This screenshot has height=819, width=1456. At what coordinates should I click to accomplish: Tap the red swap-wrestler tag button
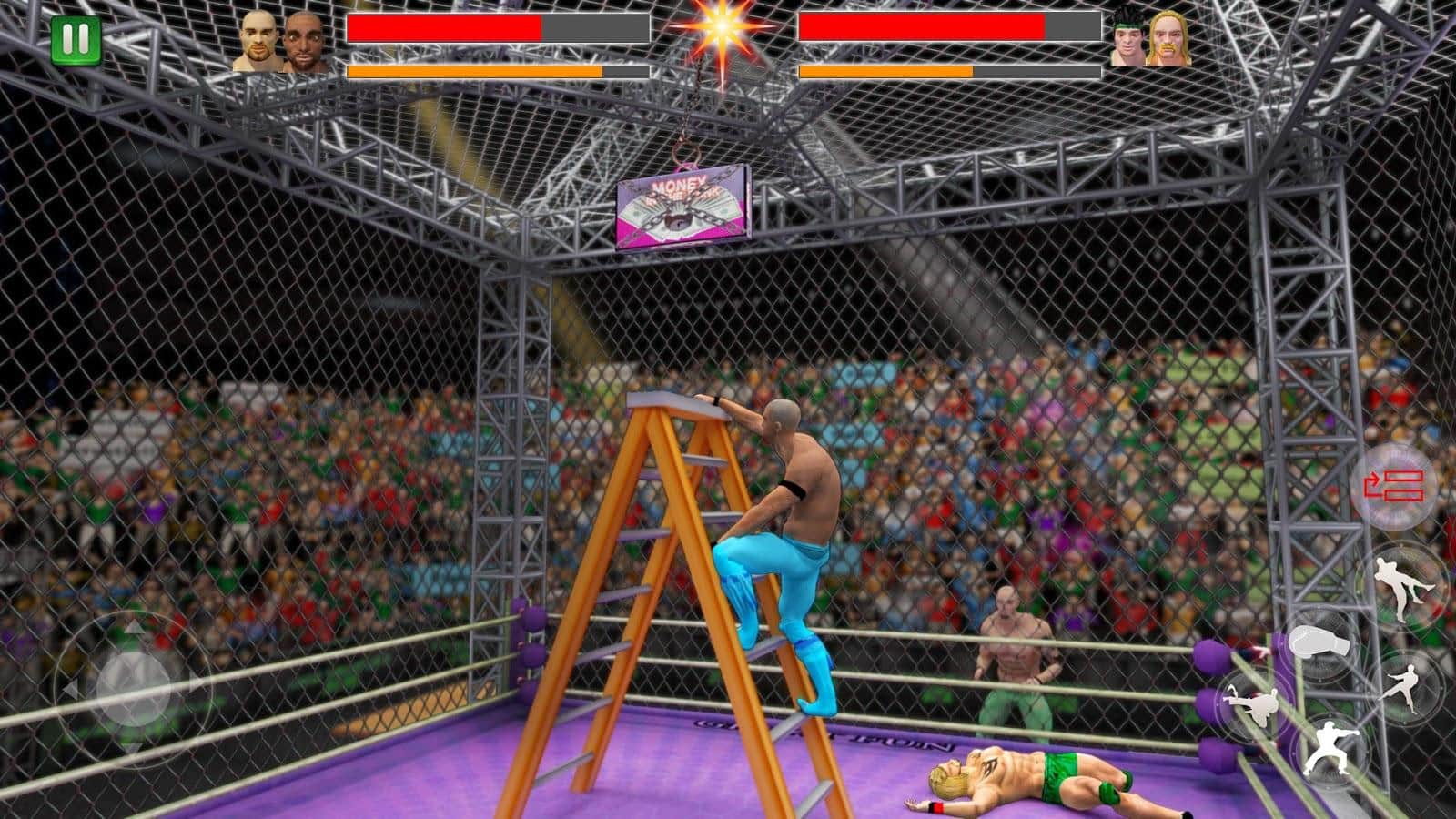tap(1393, 485)
